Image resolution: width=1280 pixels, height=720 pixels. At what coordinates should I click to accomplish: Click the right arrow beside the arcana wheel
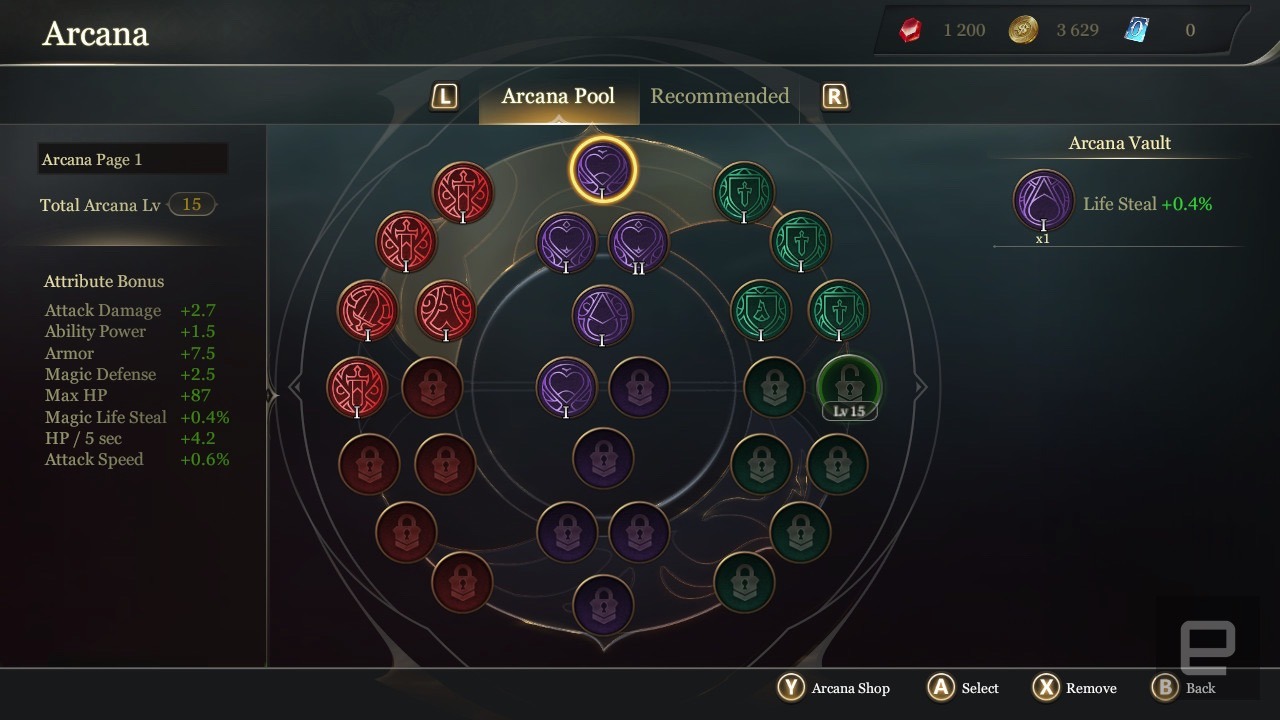coord(921,387)
